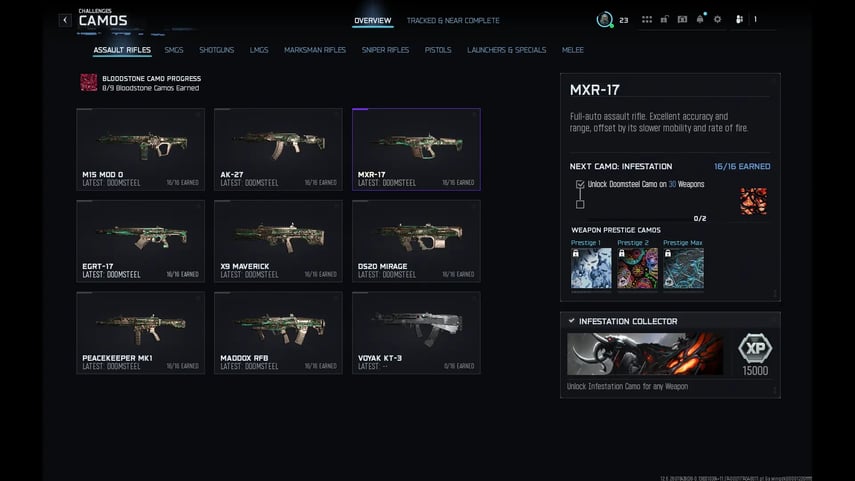The height and width of the screenshot is (481, 855).
Task: Show the Shotguns camo category
Action: (x=216, y=50)
